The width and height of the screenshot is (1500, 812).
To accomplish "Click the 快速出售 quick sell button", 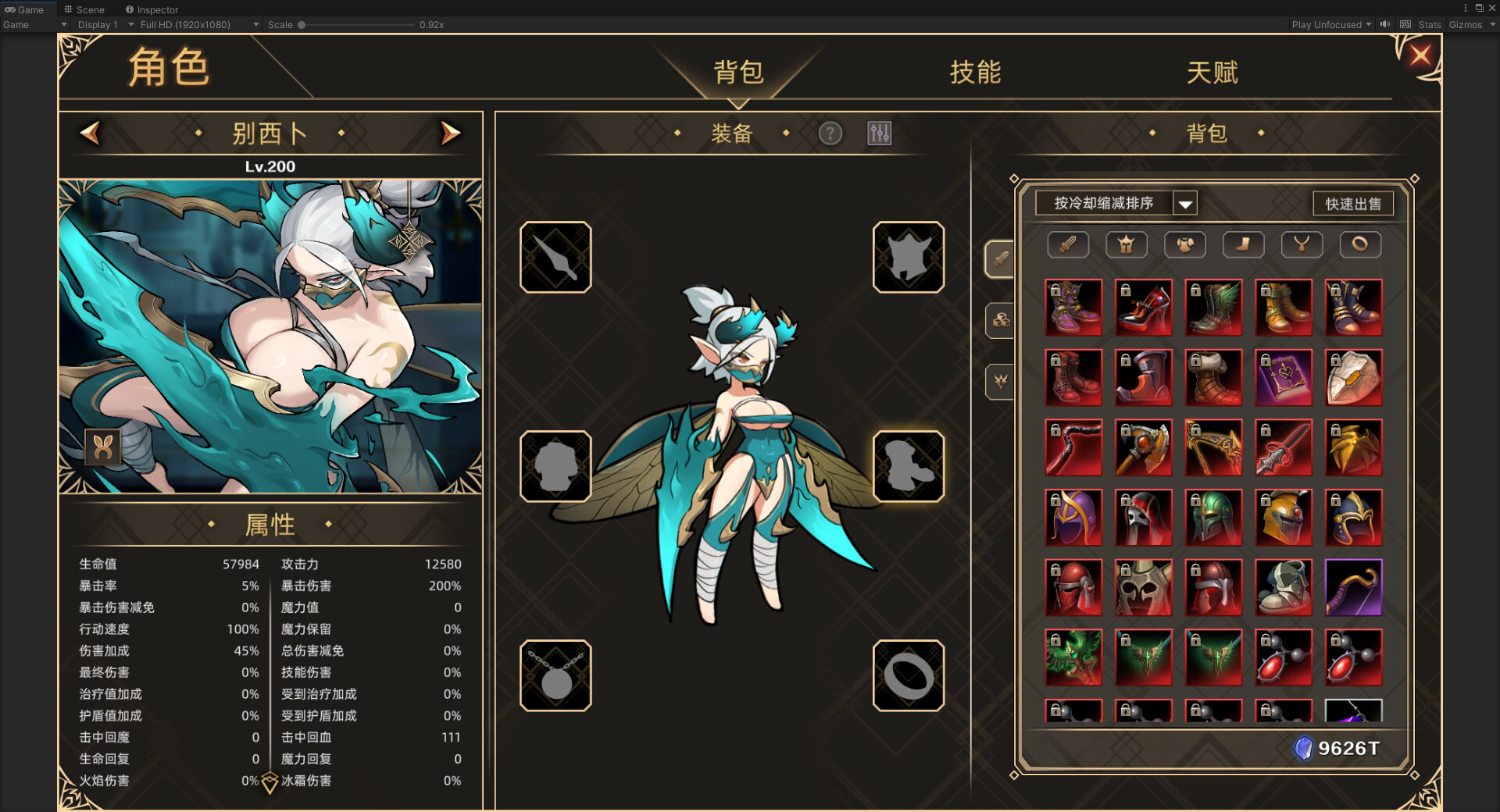I will pyautogui.click(x=1353, y=203).
